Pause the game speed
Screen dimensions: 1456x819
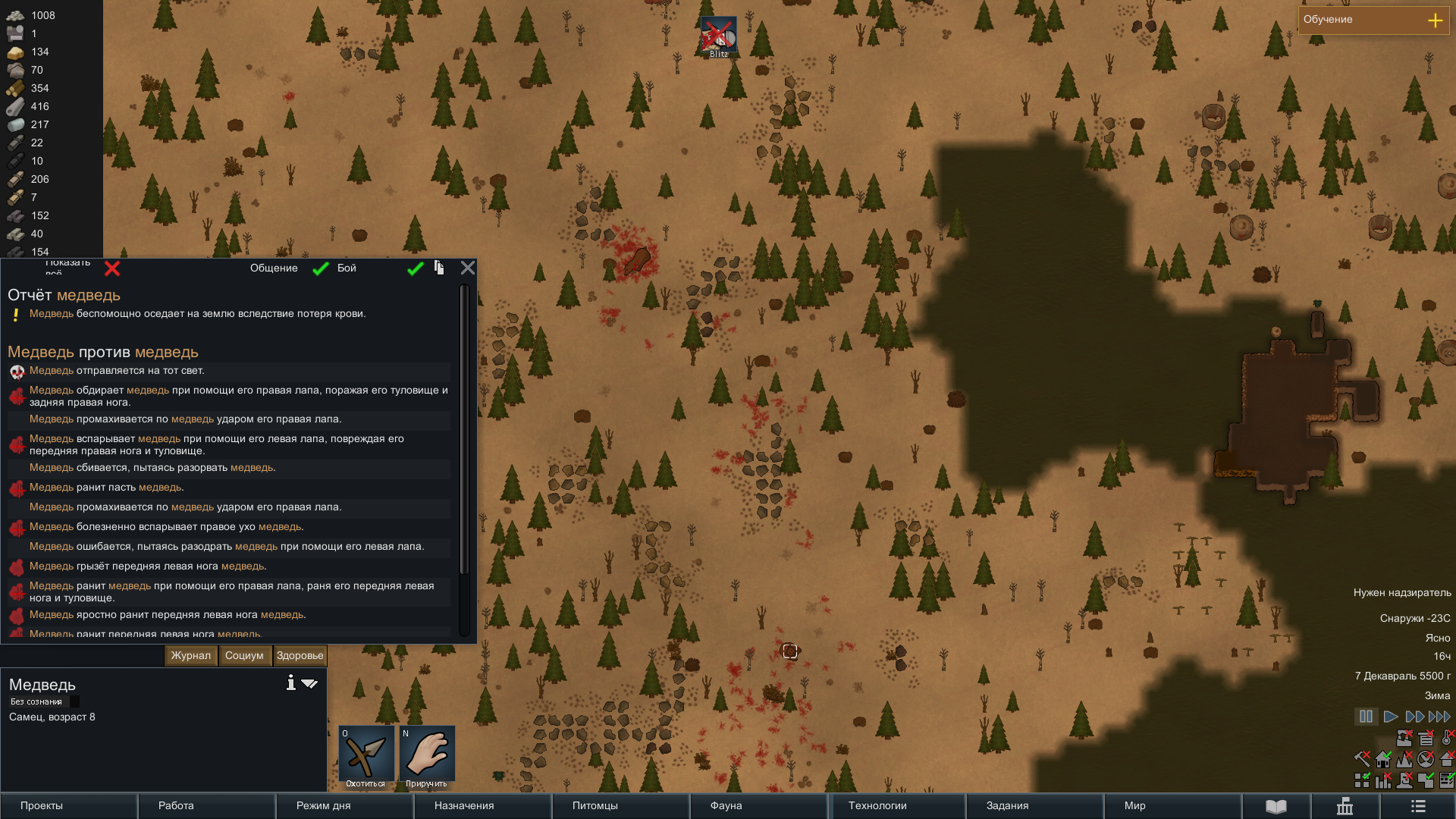(x=1366, y=717)
